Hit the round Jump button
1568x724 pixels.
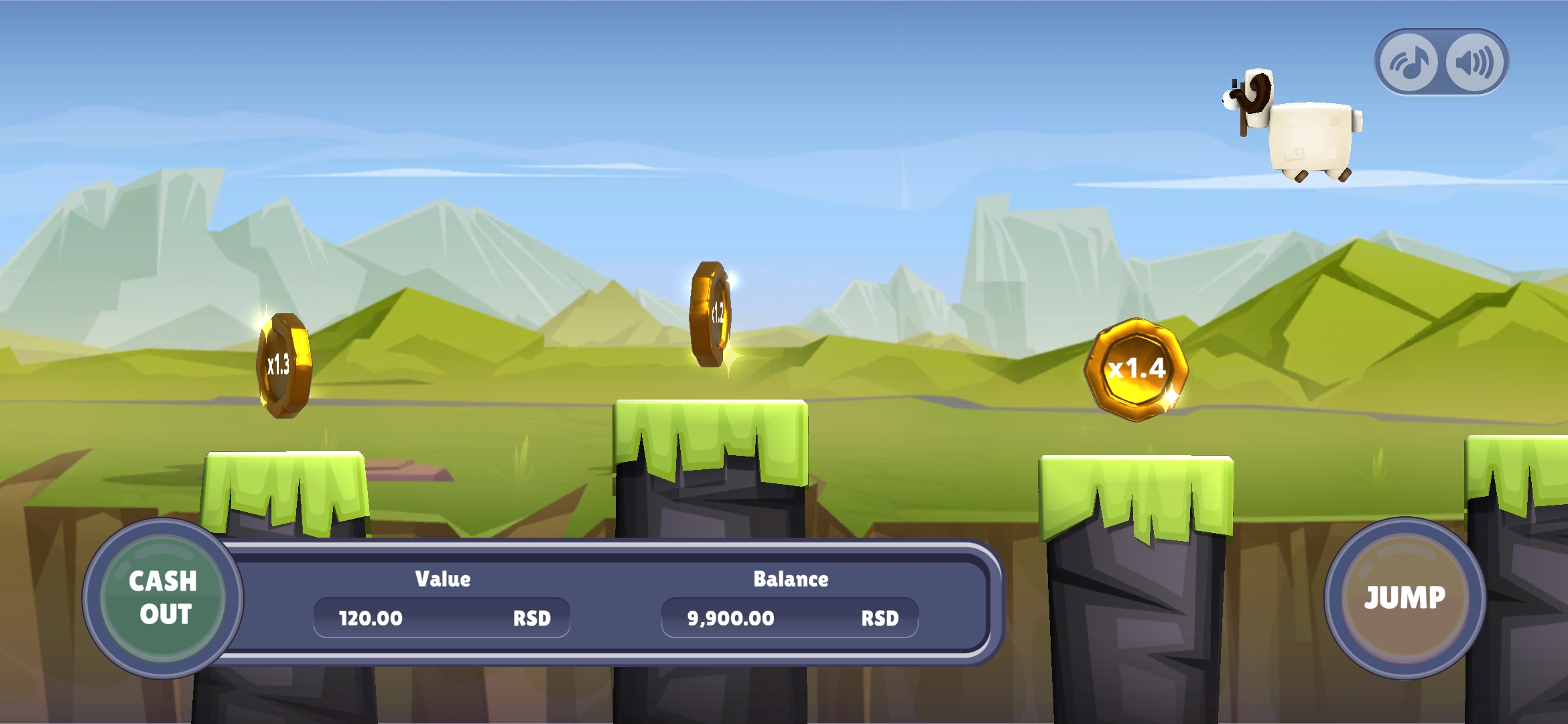tap(1404, 598)
